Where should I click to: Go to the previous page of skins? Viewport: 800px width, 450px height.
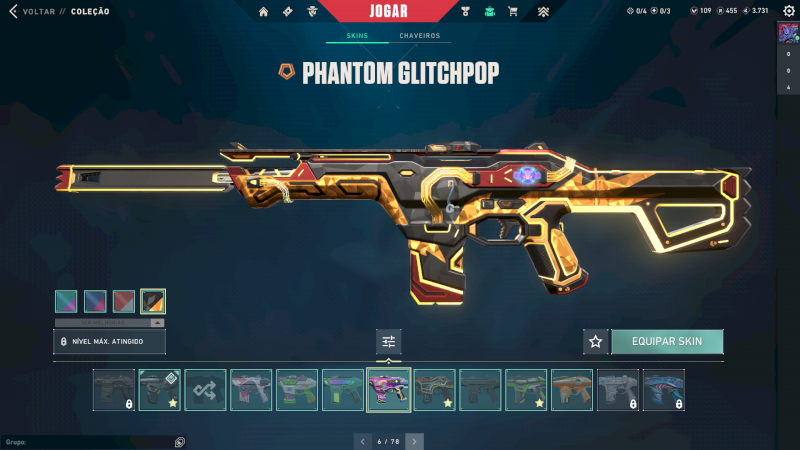[x=363, y=441]
